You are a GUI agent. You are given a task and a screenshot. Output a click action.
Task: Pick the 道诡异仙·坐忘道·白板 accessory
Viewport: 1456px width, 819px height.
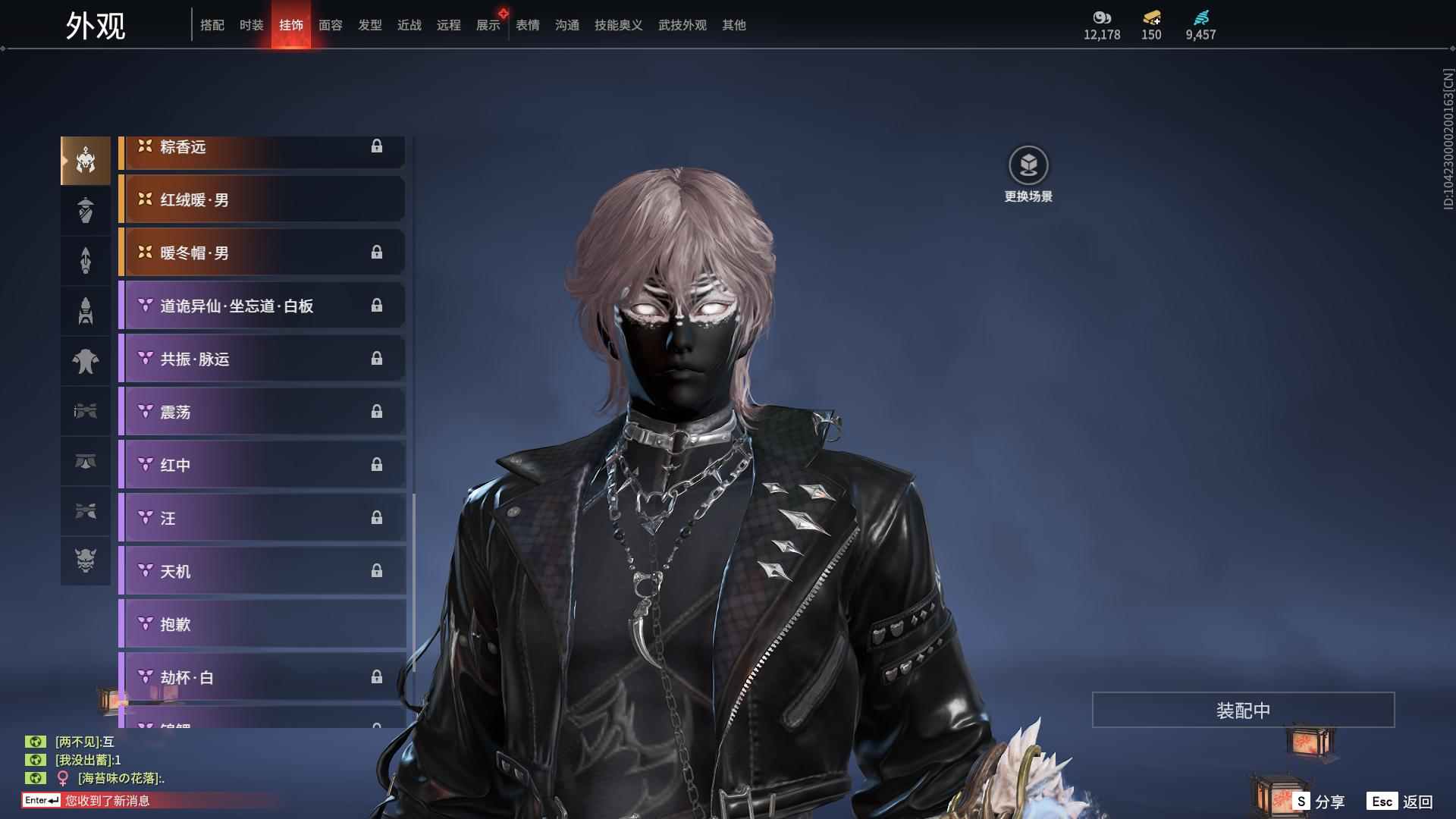pyautogui.click(x=262, y=306)
